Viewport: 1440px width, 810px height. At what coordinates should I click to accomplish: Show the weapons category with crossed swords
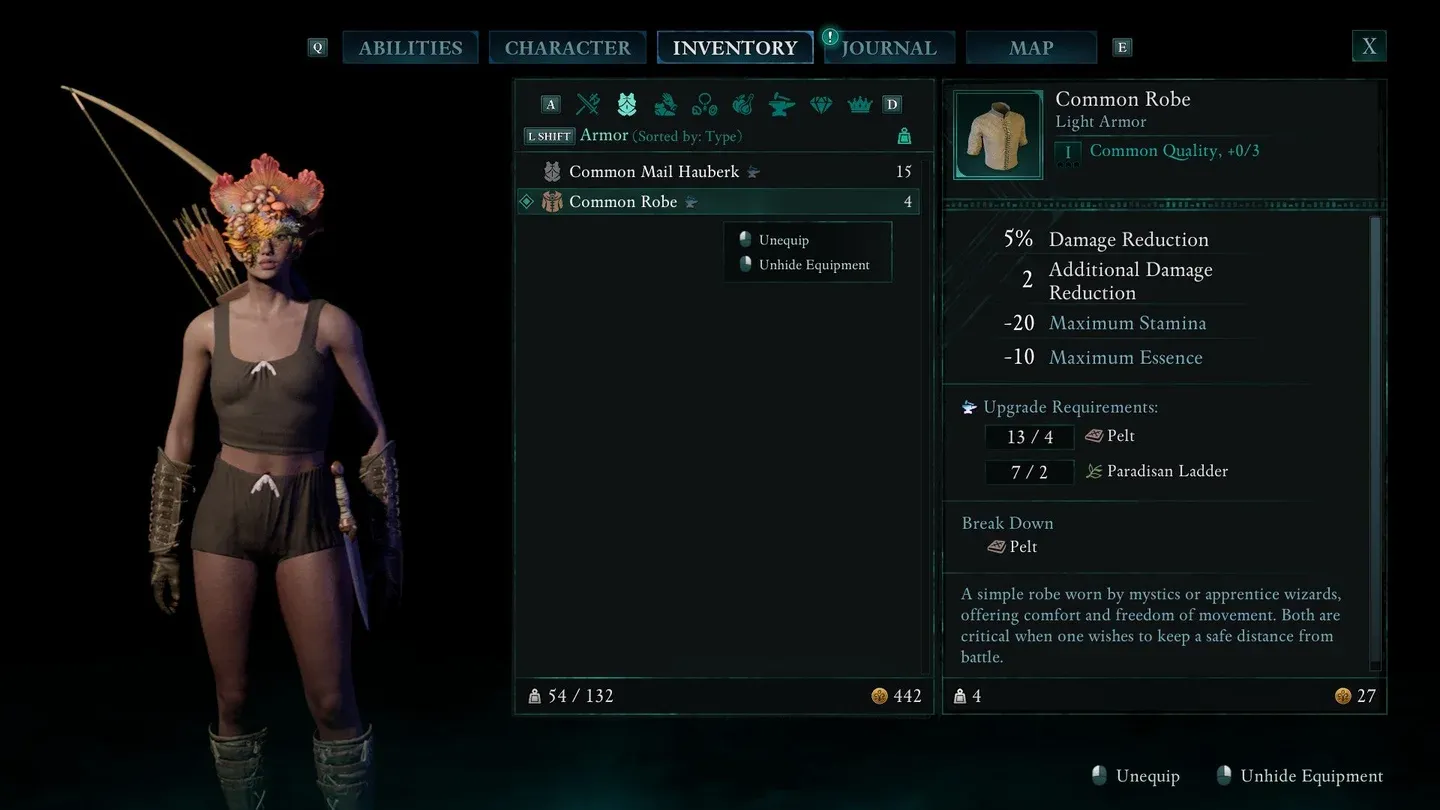tap(588, 104)
